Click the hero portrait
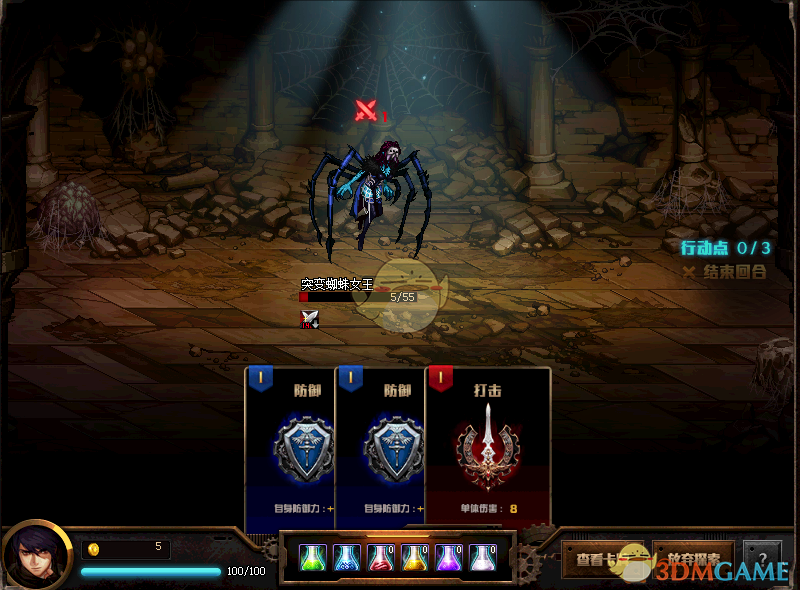Image resolution: width=800 pixels, height=590 pixels. (36, 556)
